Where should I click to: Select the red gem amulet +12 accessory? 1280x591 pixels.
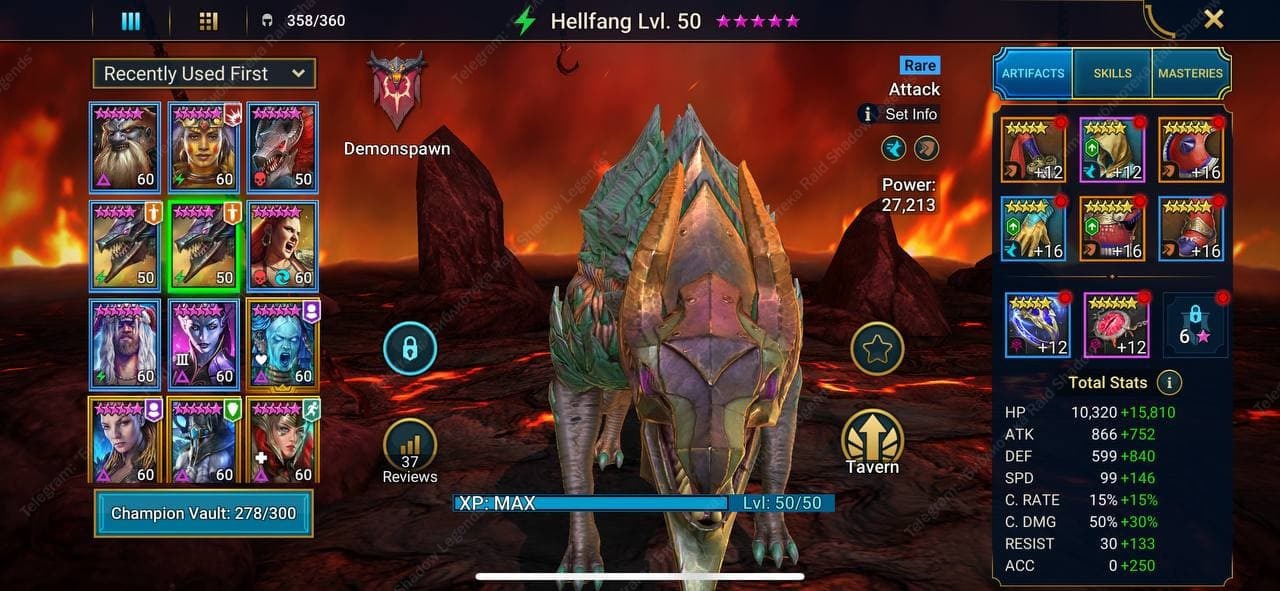pos(1116,326)
